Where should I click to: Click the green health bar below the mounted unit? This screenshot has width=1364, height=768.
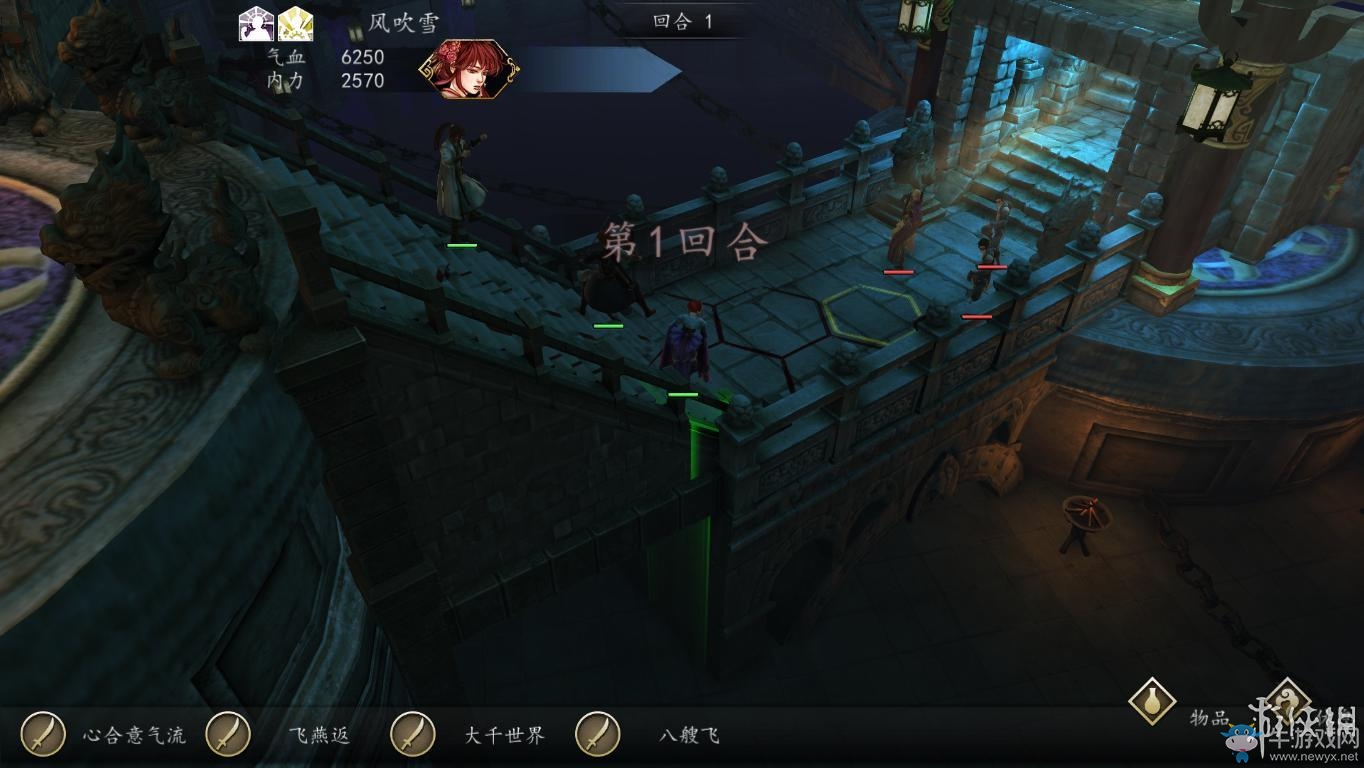click(610, 325)
